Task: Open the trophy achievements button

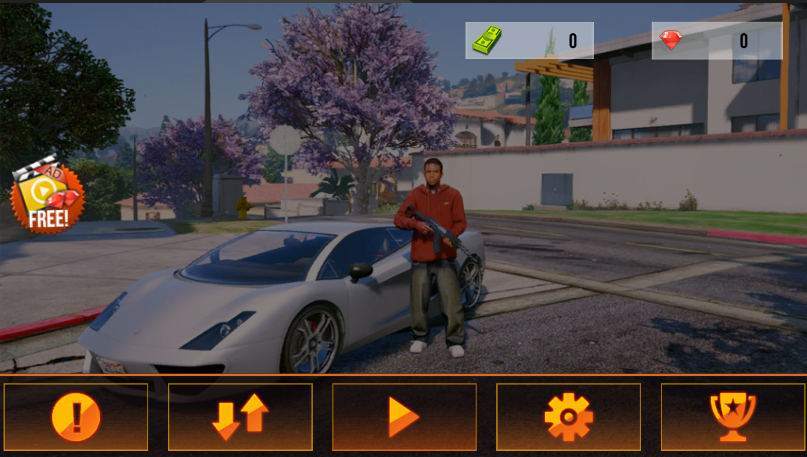Action: click(733, 417)
